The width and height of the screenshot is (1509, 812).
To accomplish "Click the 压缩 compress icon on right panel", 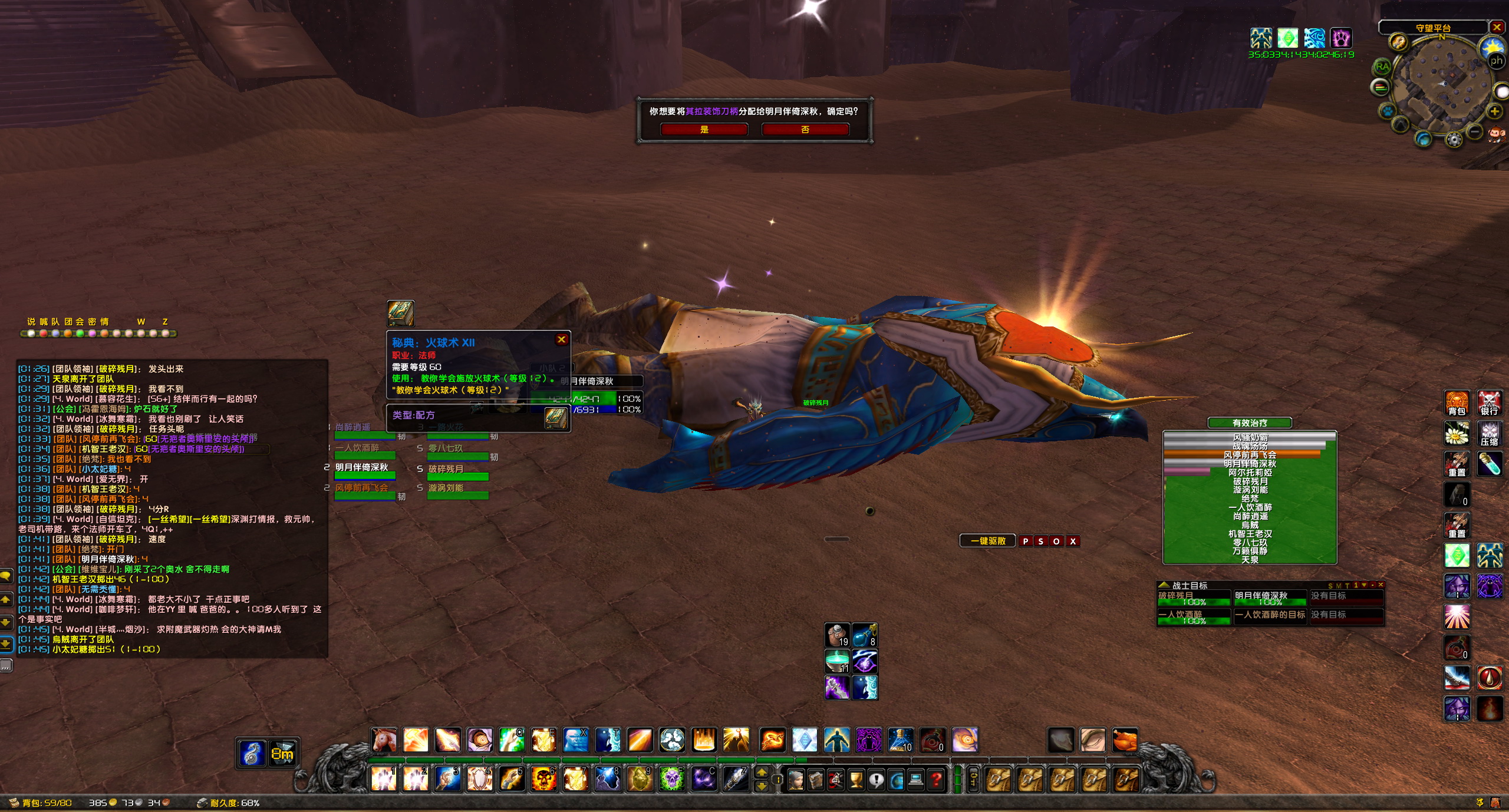I will pyautogui.click(x=1488, y=433).
